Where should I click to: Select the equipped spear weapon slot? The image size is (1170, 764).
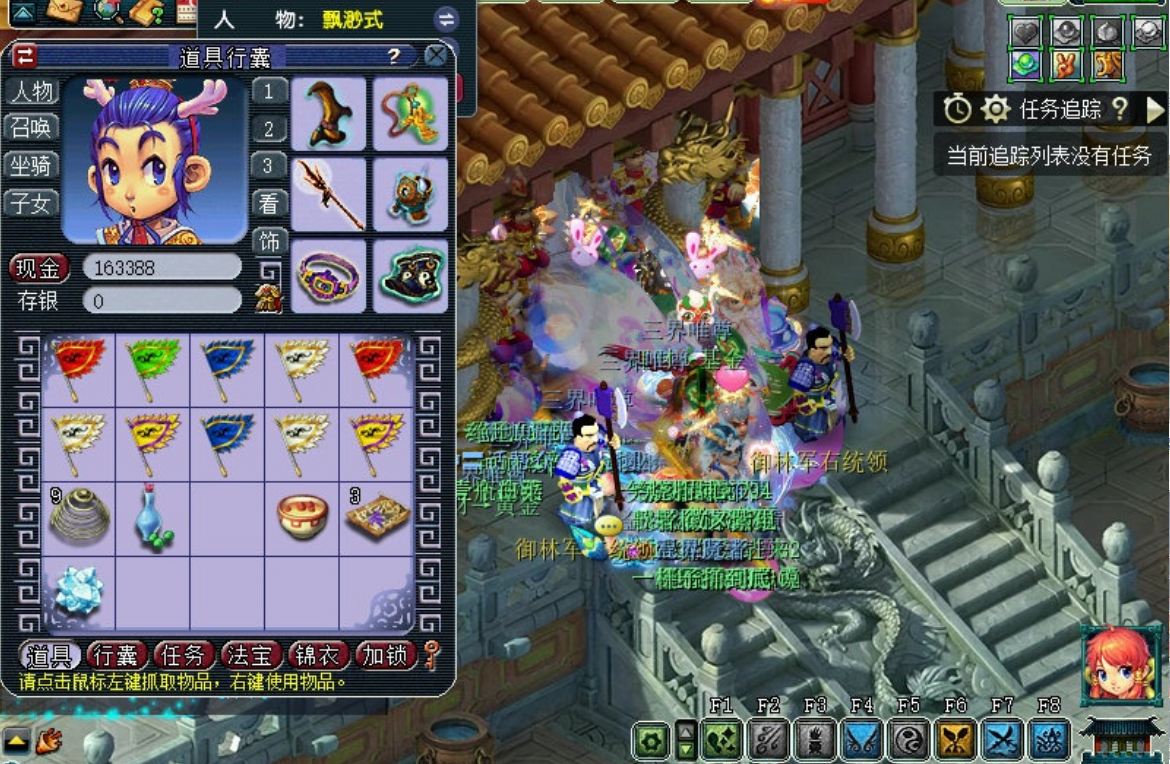click(329, 194)
